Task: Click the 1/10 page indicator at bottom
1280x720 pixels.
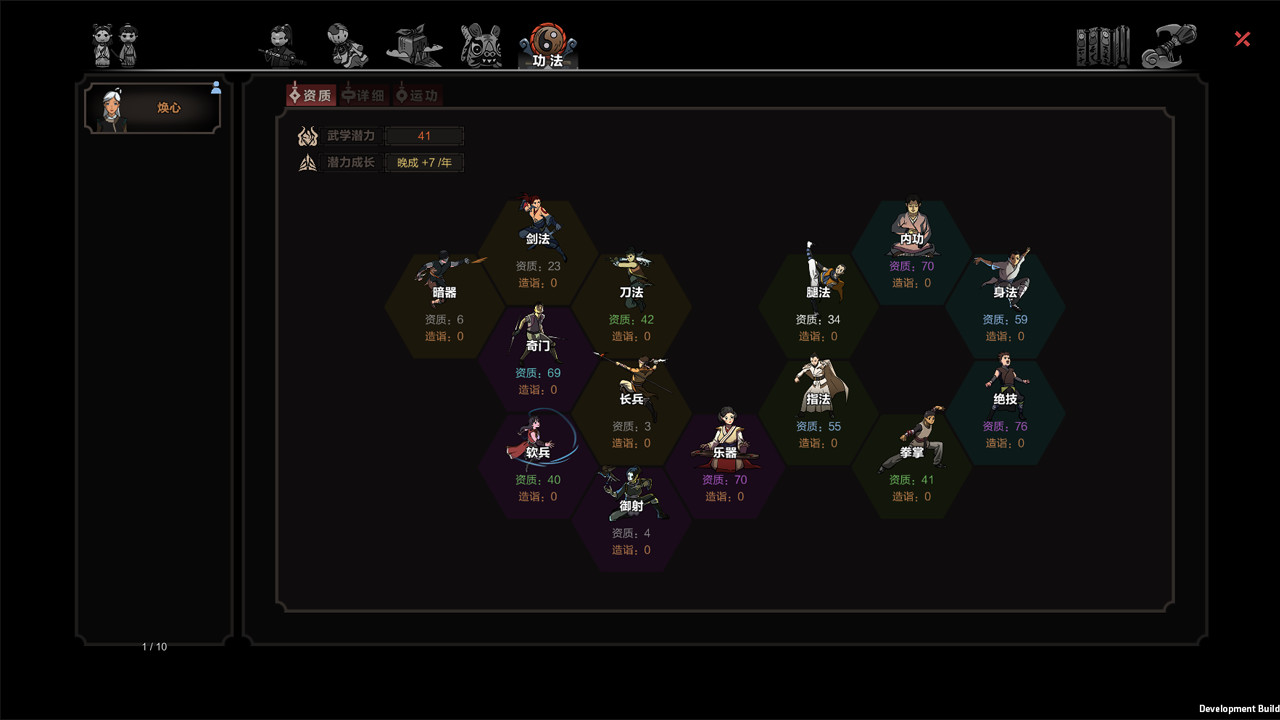Action: pyautogui.click(x=154, y=647)
